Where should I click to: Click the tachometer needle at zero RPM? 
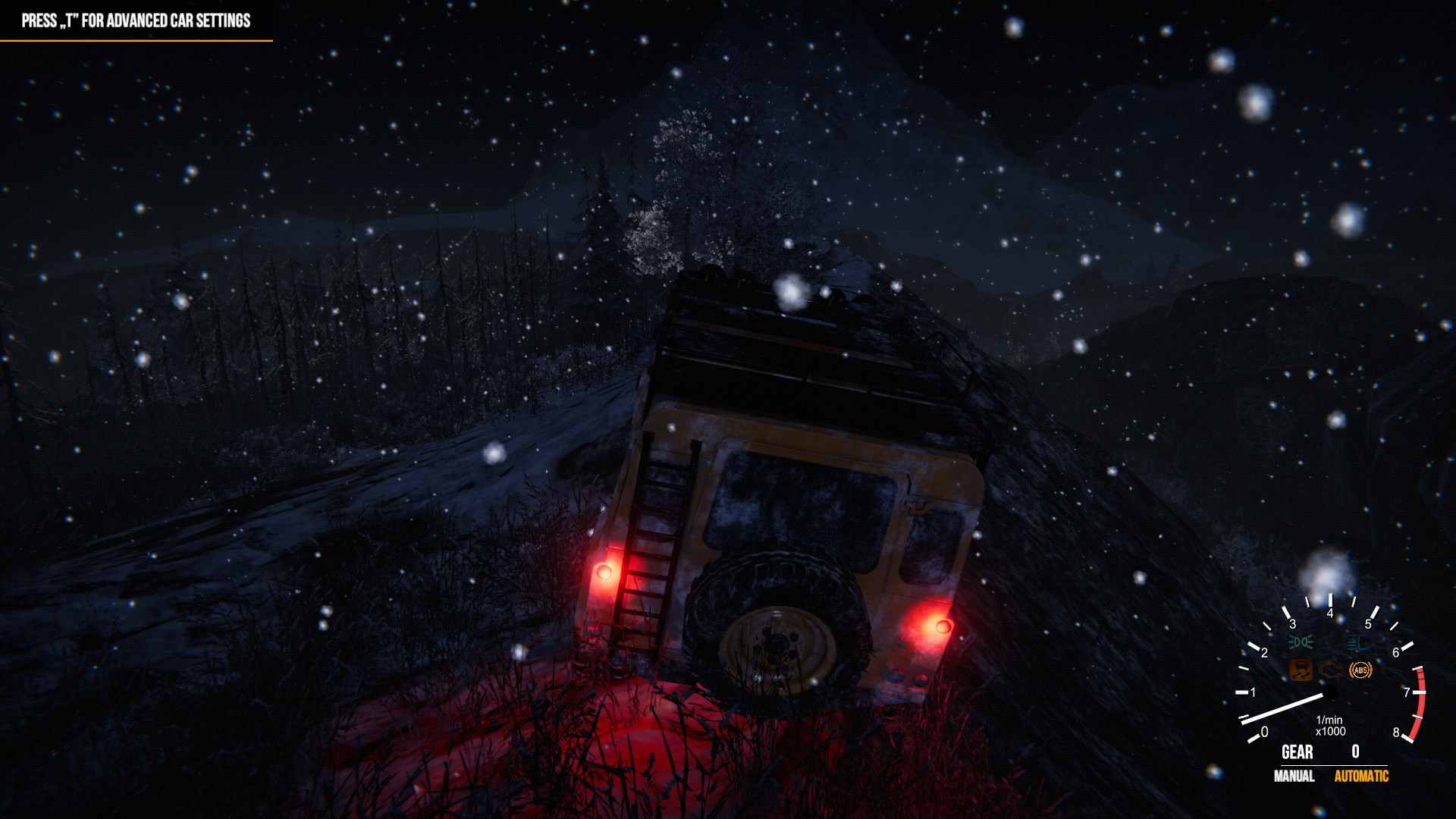1283,709
